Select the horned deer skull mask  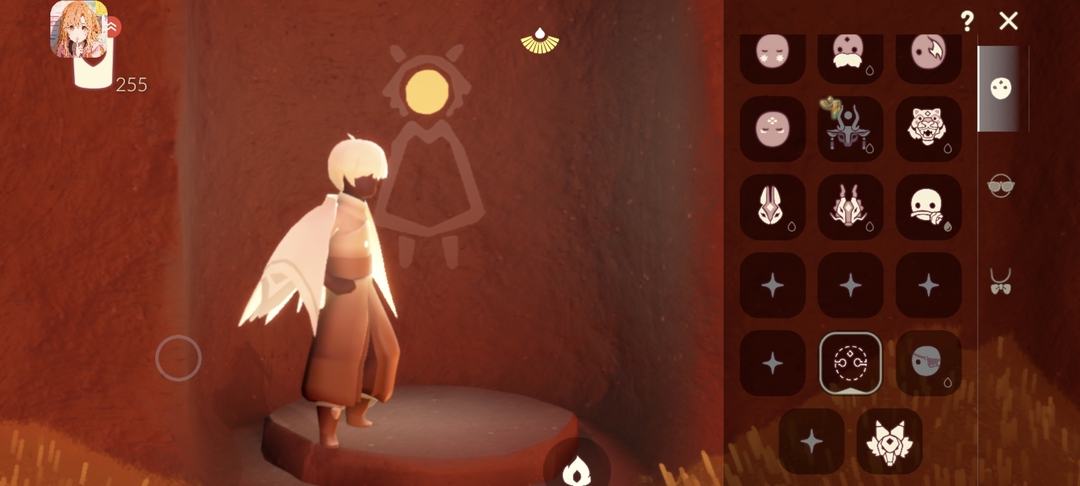tap(850, 128)
